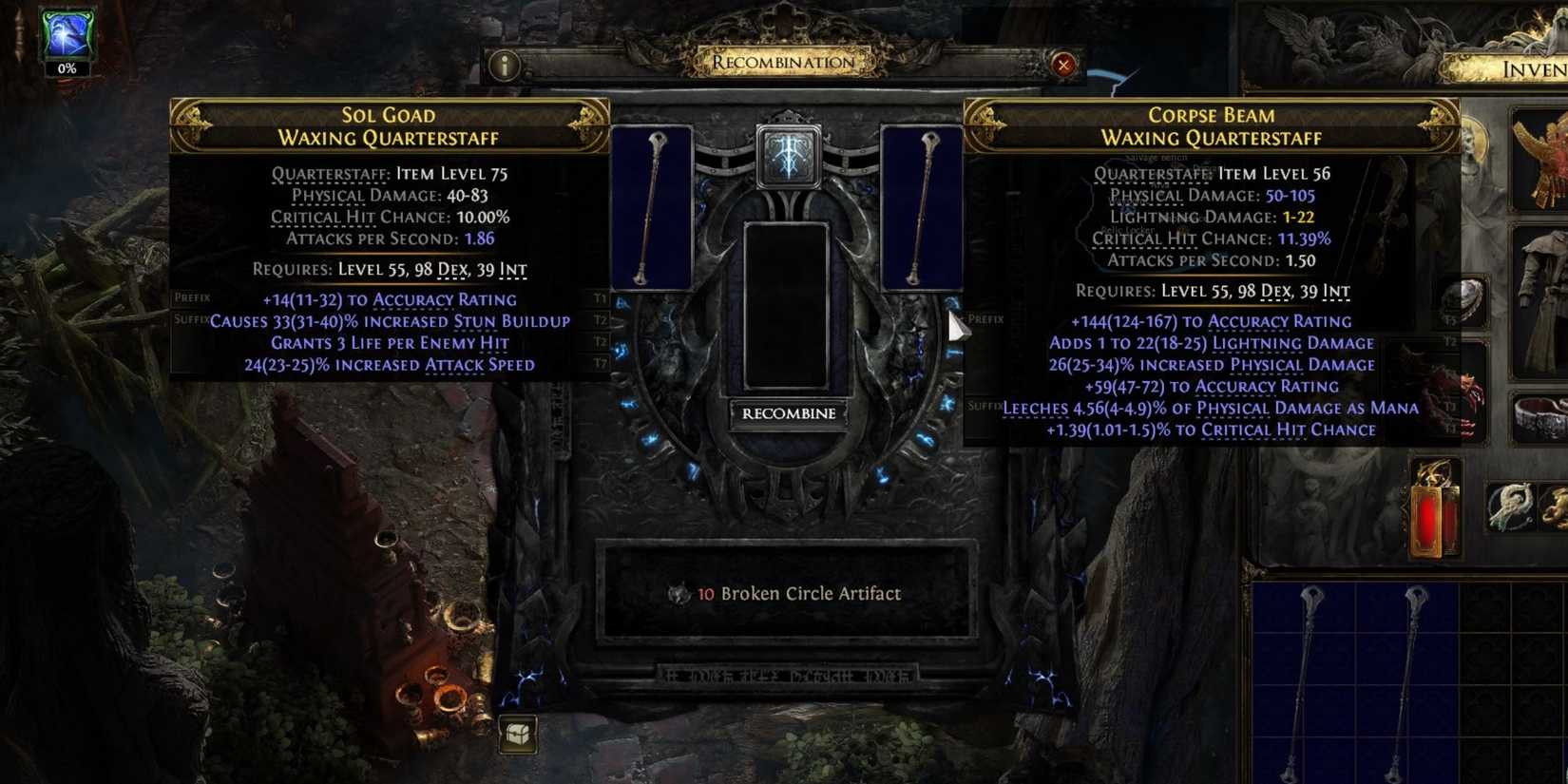
Task: Switch to the Inventory tab
Action: (1530, 69)
